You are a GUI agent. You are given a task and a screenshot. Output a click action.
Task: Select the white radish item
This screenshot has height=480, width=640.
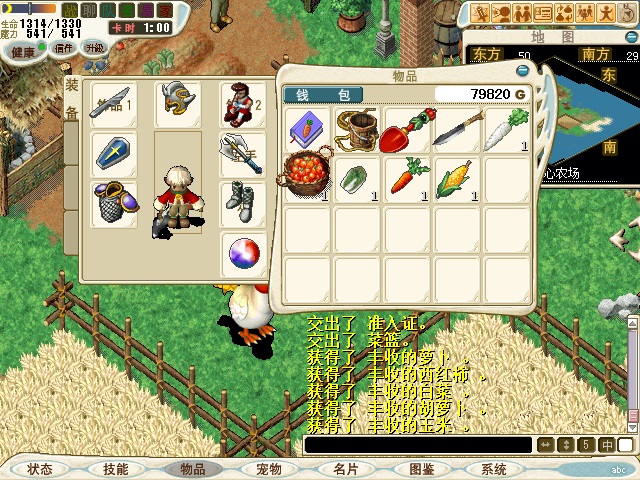tap(507, 129)
